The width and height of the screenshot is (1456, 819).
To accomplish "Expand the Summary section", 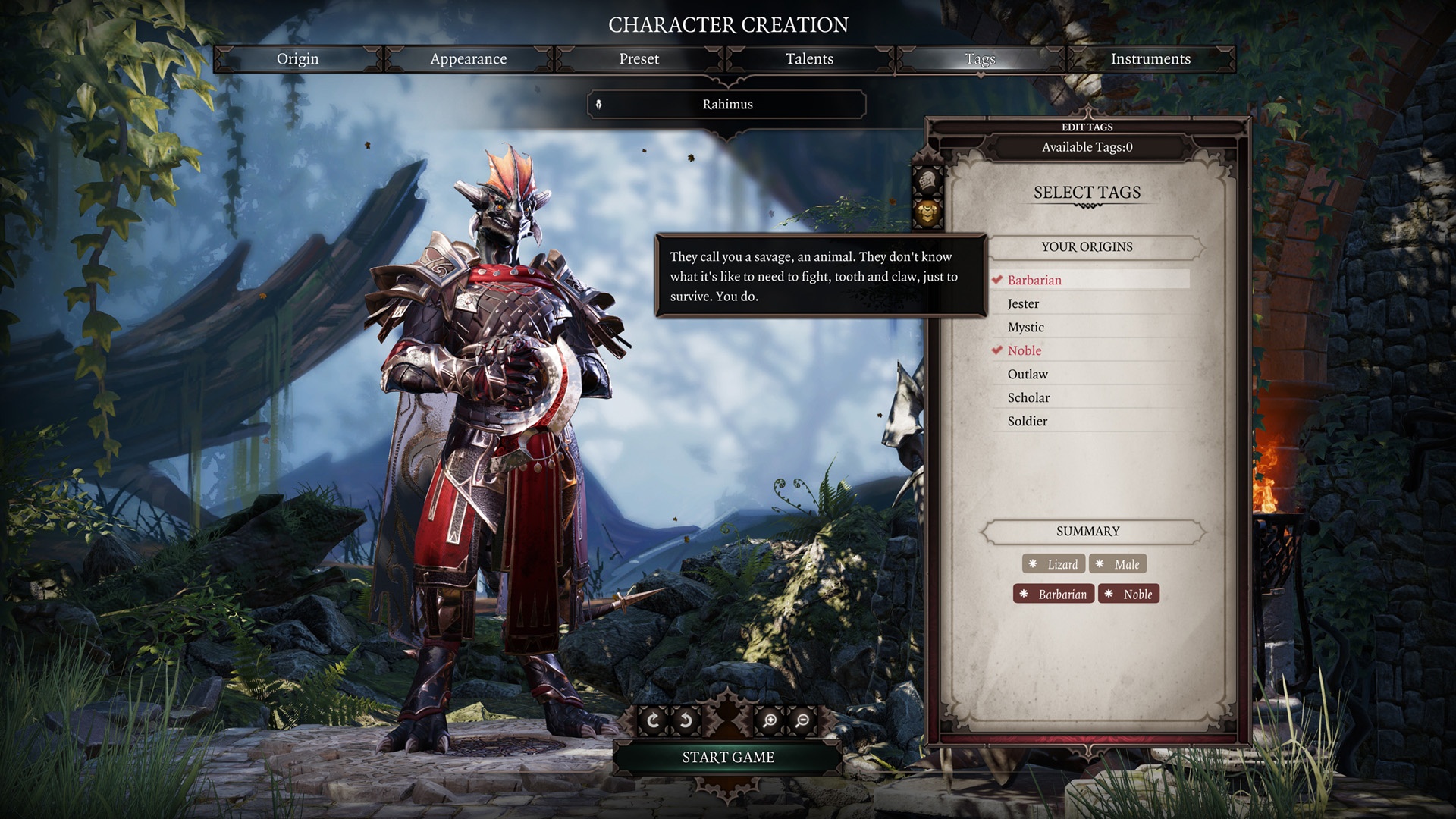I will [x=1089, y=531].
